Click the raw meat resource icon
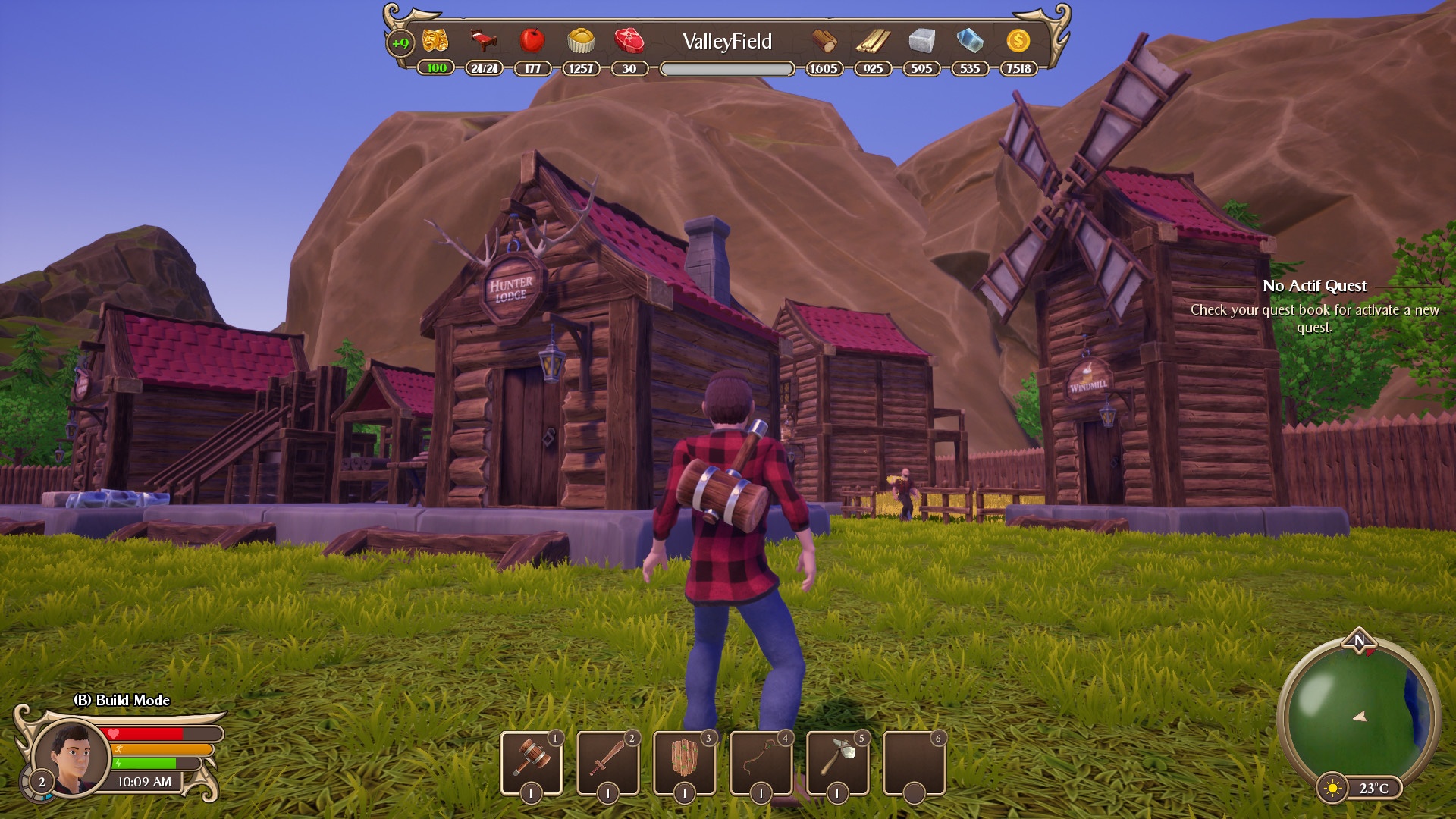This screenshot has height=819, width=1456. click(629, 40)
